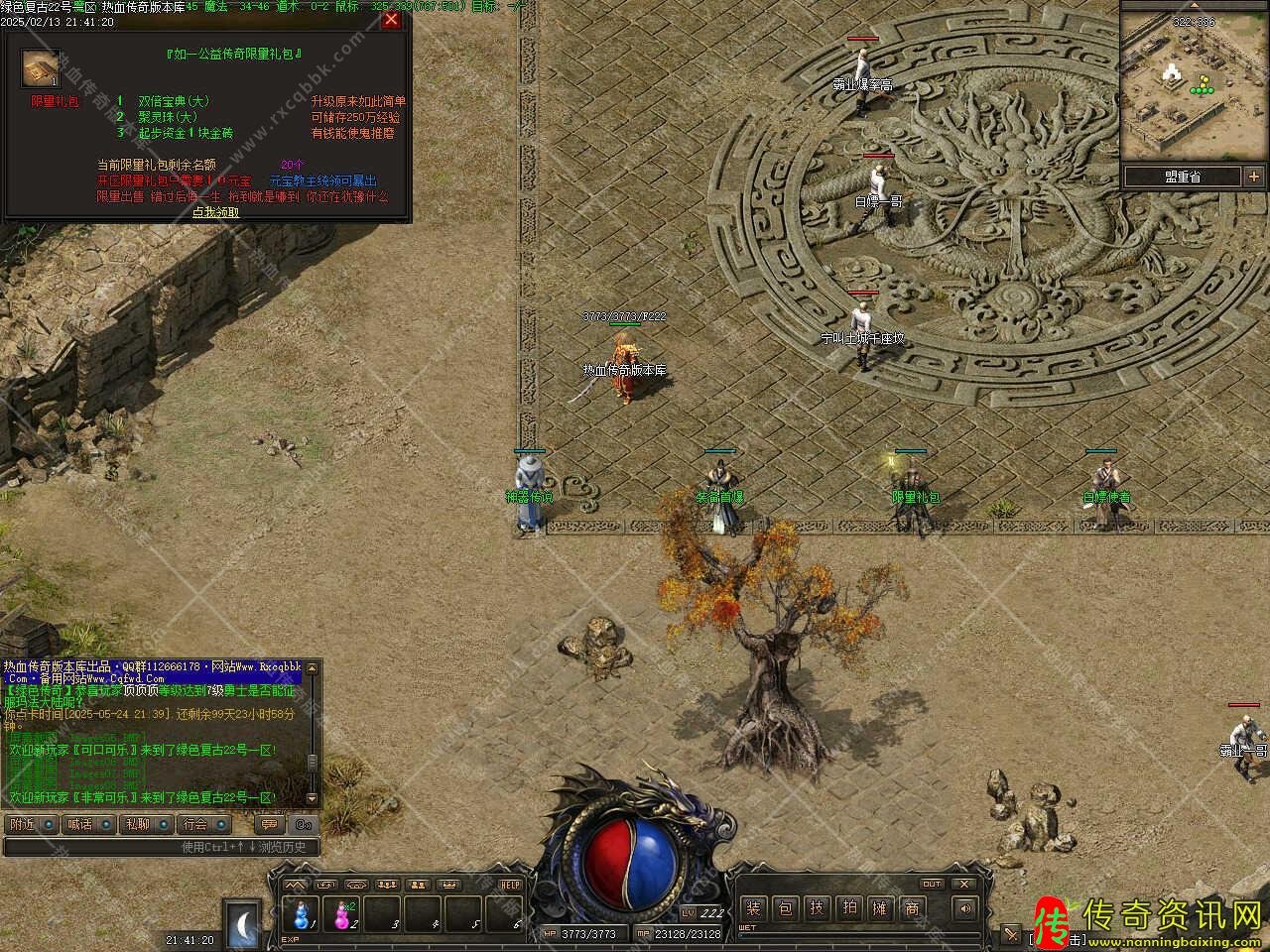The image size is (1270, 952).
Task: Open the HELP button
Action: click(510, 885)
